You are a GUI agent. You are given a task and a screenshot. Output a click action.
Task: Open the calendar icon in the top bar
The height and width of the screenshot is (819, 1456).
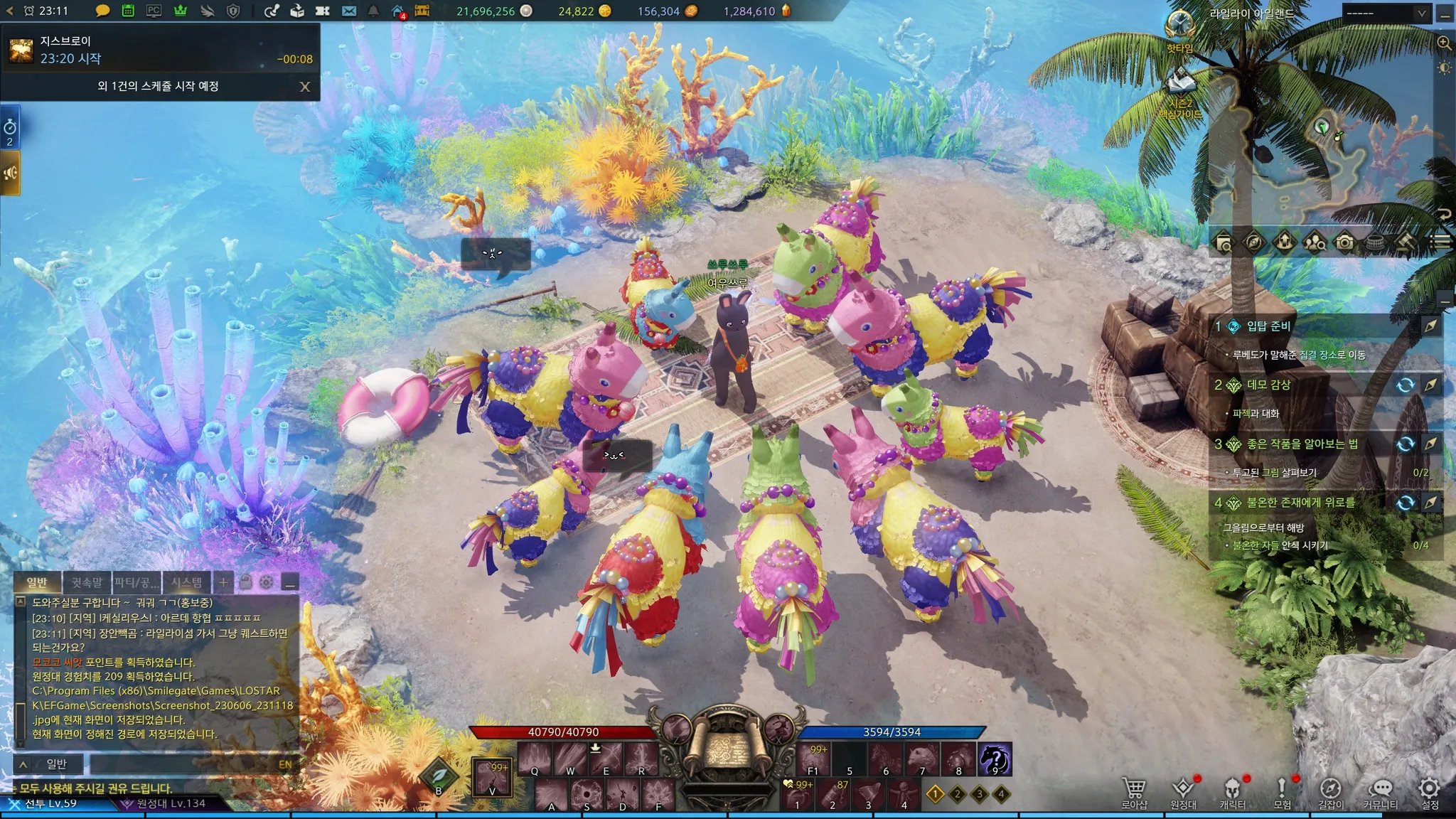pyautogui.click(x=128, y=11)
